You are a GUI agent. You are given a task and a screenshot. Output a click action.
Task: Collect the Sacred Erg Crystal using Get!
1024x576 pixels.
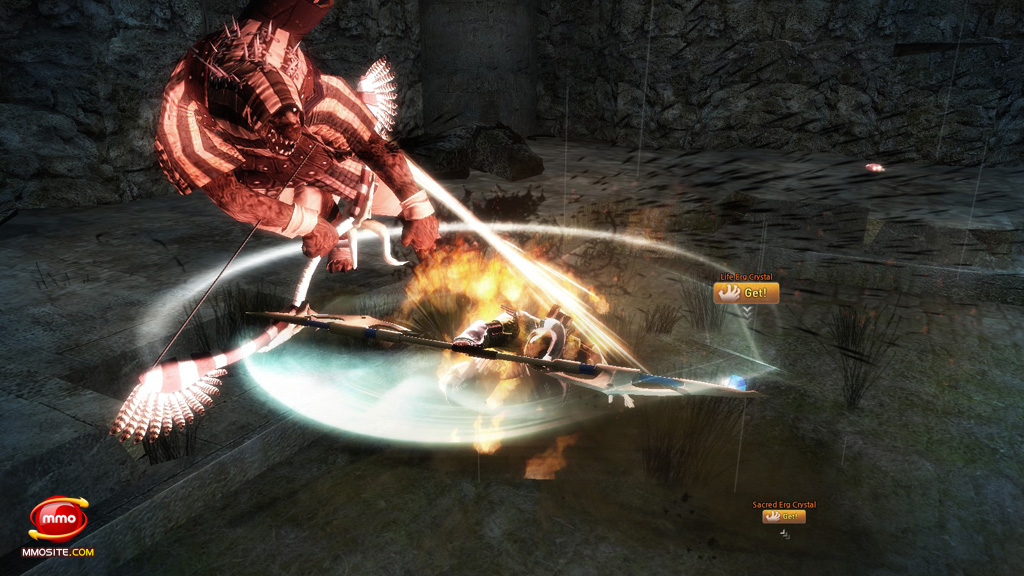(x=784, y=517)
